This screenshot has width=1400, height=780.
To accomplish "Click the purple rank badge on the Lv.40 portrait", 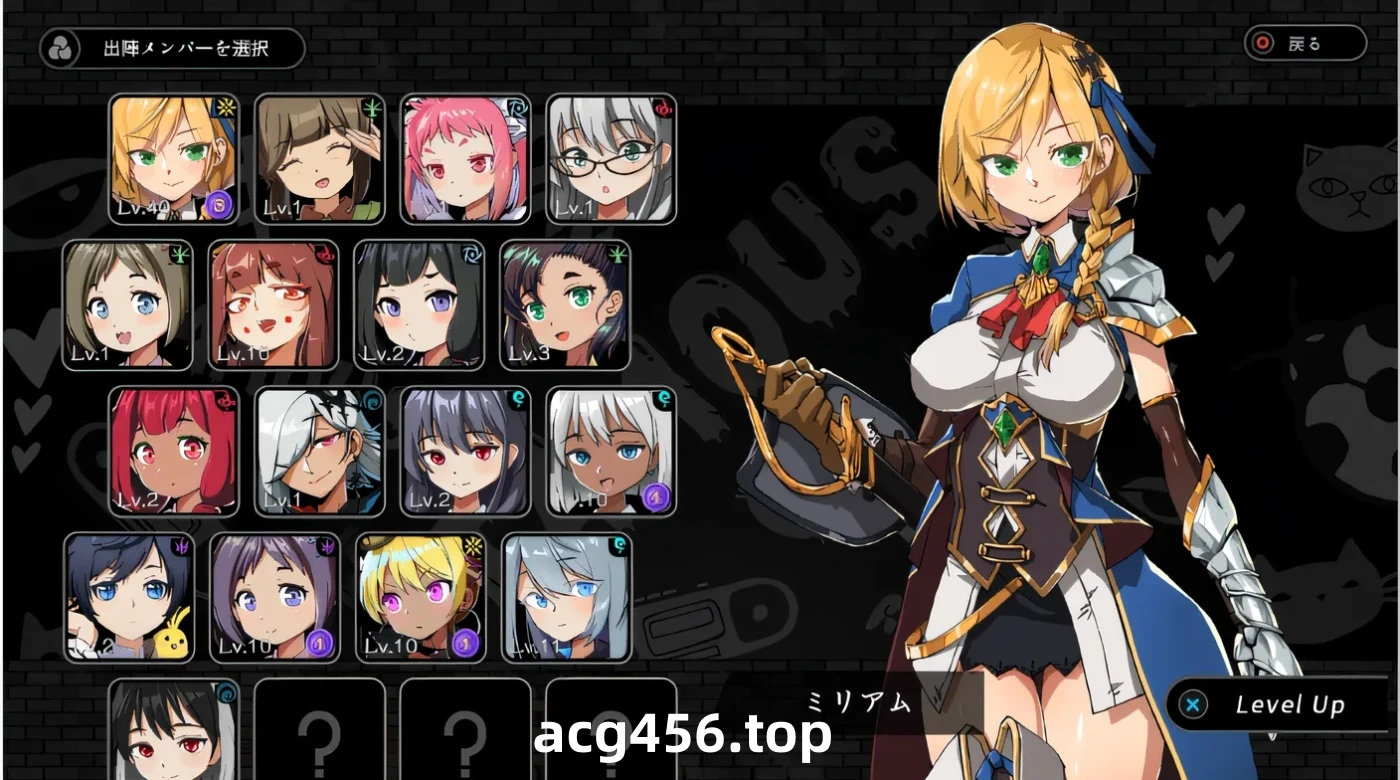I will click(219, 202).
